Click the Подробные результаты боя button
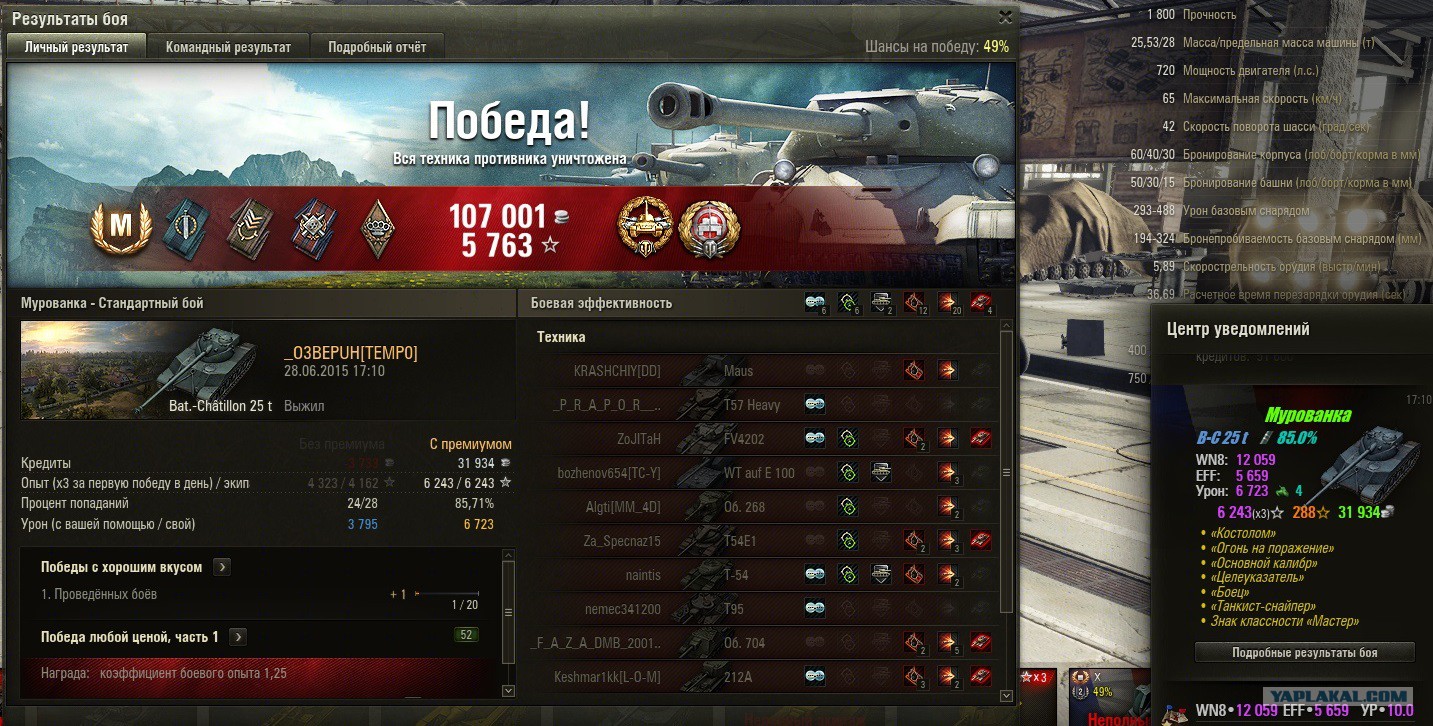 [1304, 652]
